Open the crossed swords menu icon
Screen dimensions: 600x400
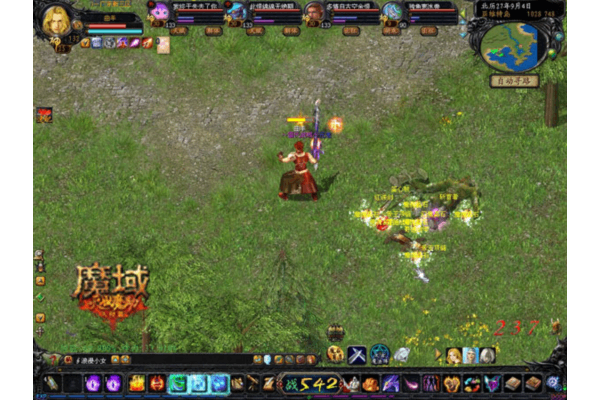pos(357,354)
